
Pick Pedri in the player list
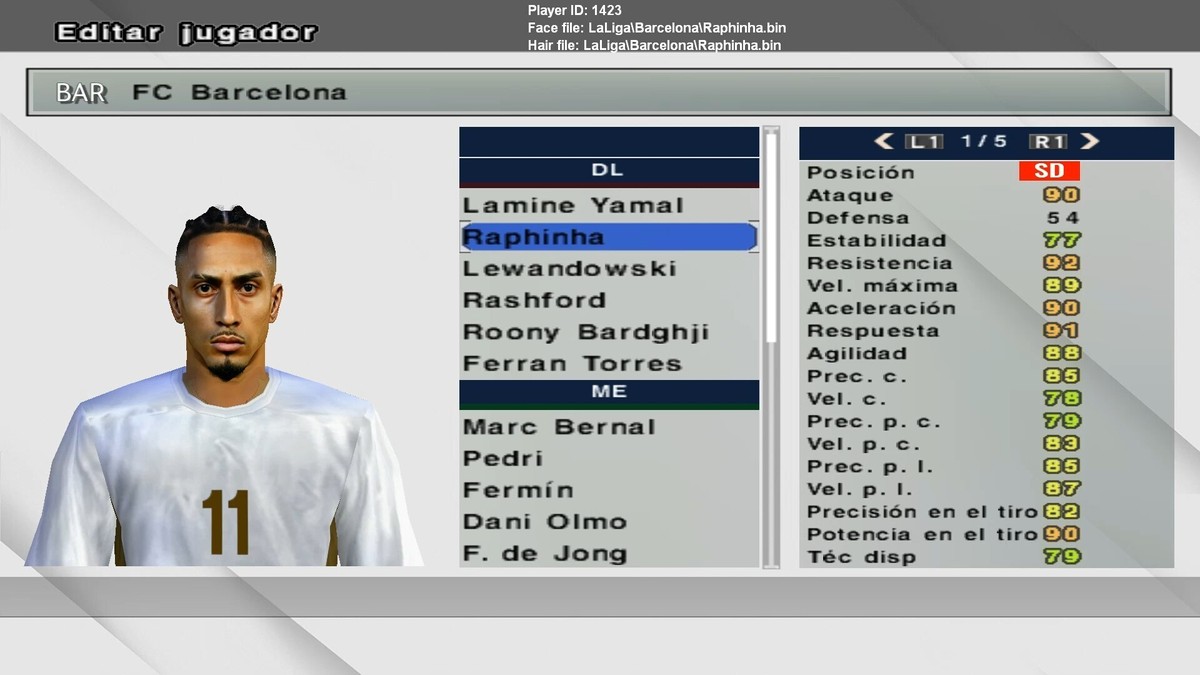[x=503, y=459]
